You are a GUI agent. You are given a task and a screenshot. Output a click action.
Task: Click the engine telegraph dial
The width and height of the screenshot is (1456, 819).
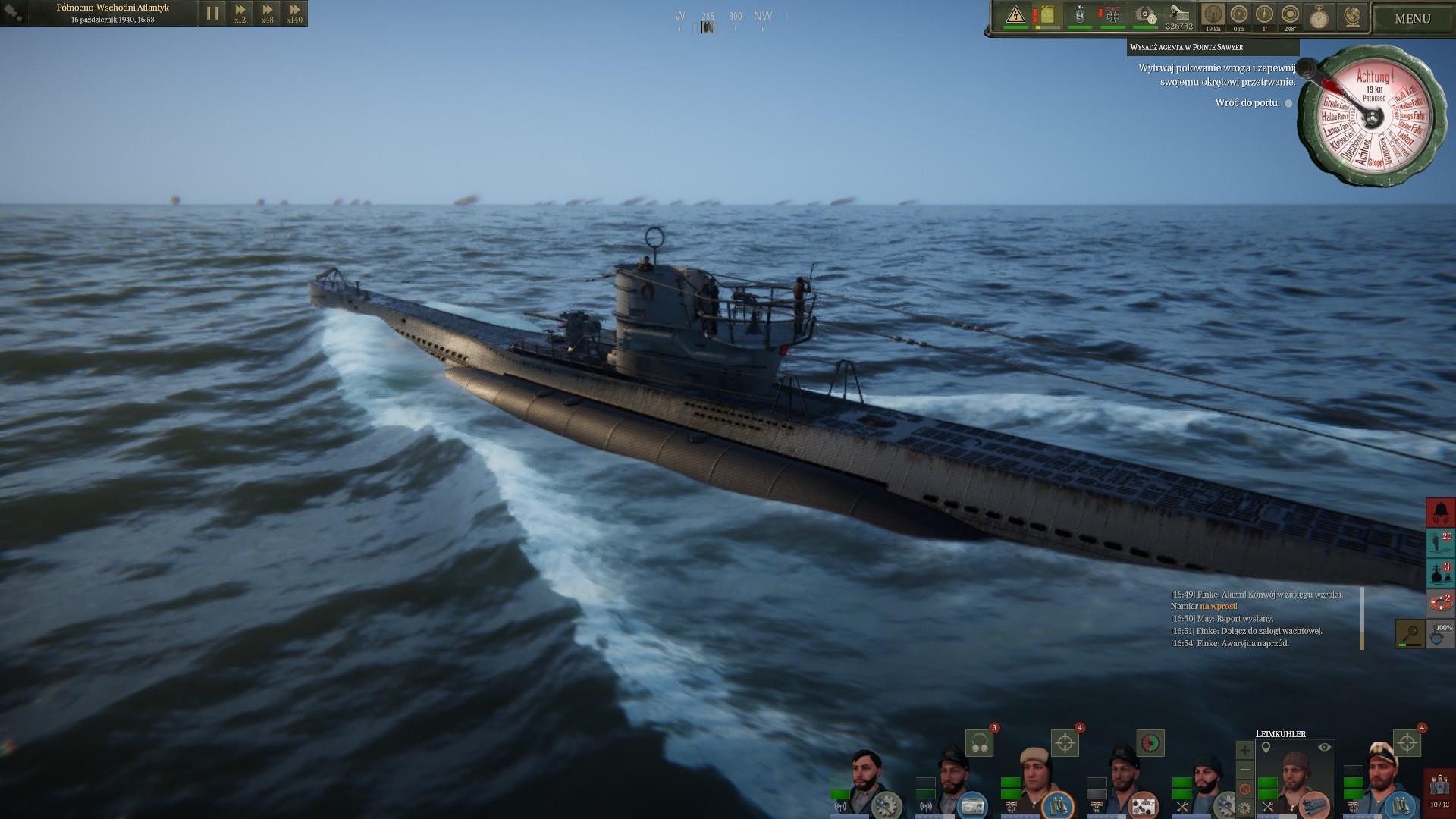point(1371,115)
